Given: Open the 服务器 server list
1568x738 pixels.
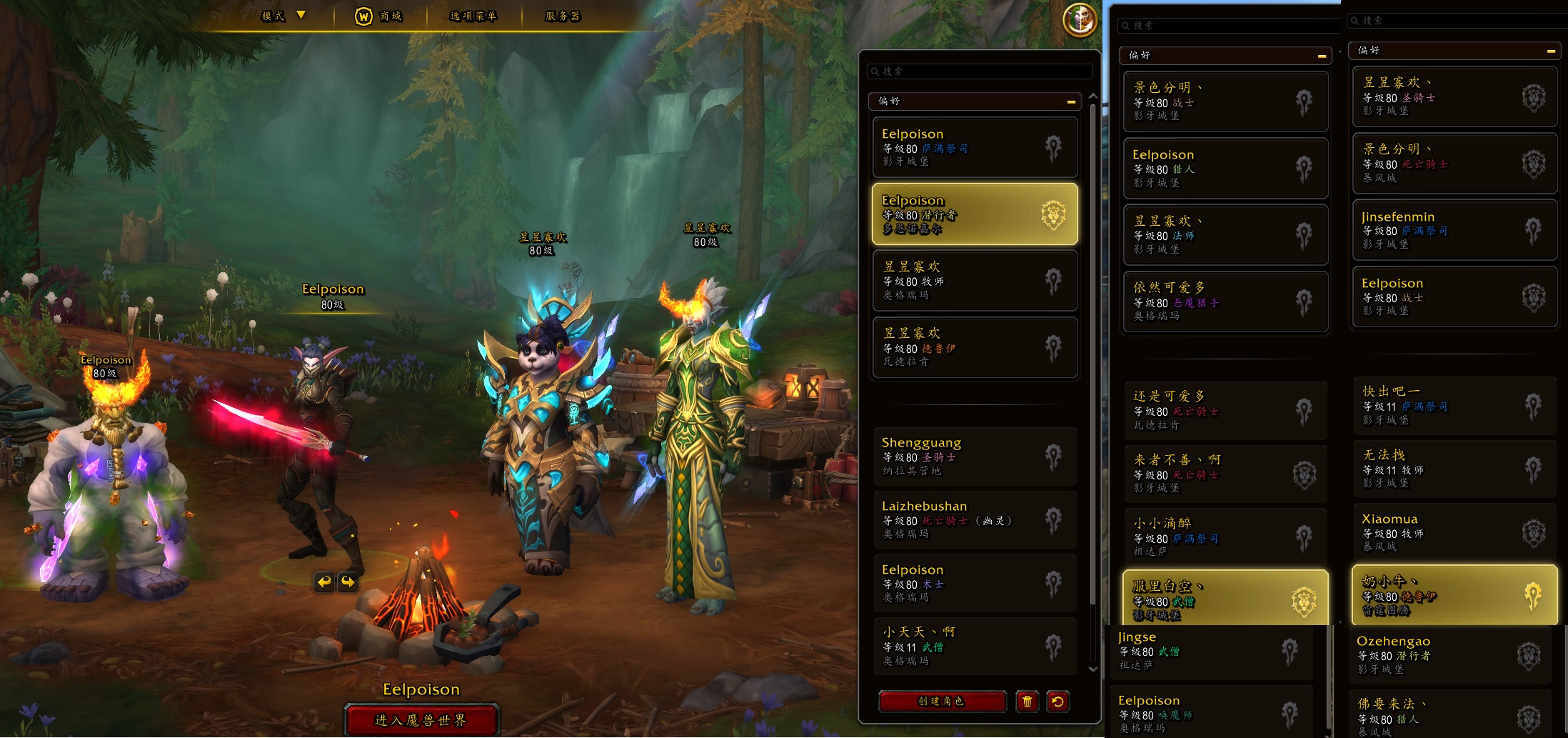Looking at the screenshot, I should click(563, 16).
